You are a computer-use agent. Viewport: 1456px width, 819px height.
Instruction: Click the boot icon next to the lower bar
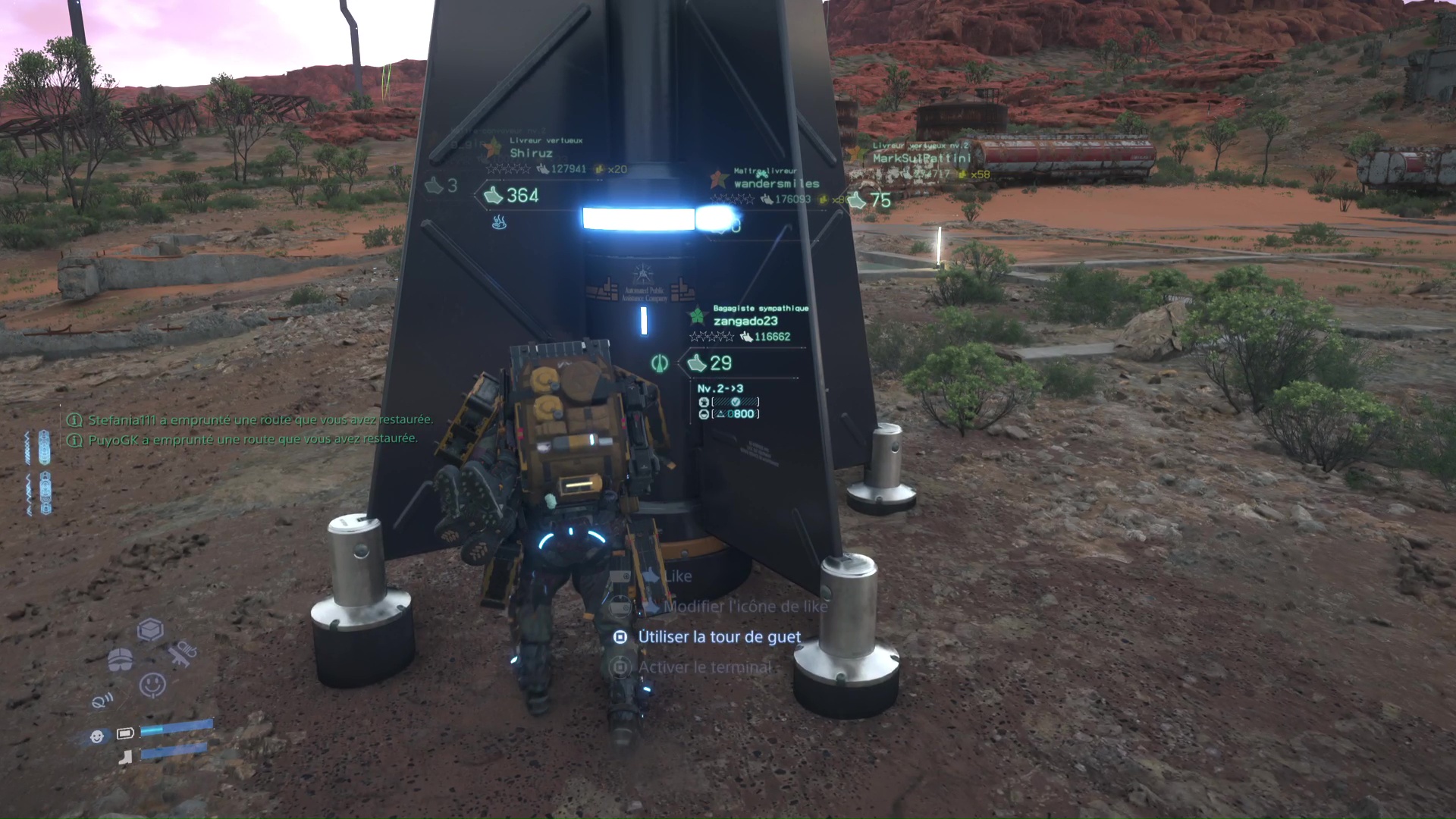125,755
